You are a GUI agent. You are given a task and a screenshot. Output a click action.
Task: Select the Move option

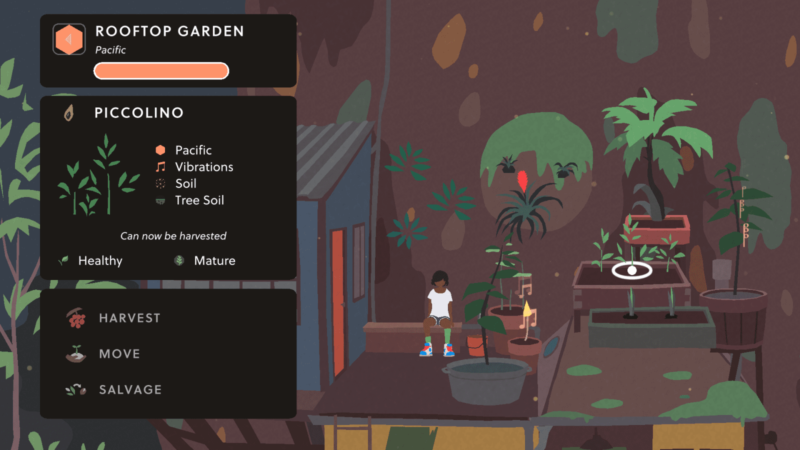point(118,354)
